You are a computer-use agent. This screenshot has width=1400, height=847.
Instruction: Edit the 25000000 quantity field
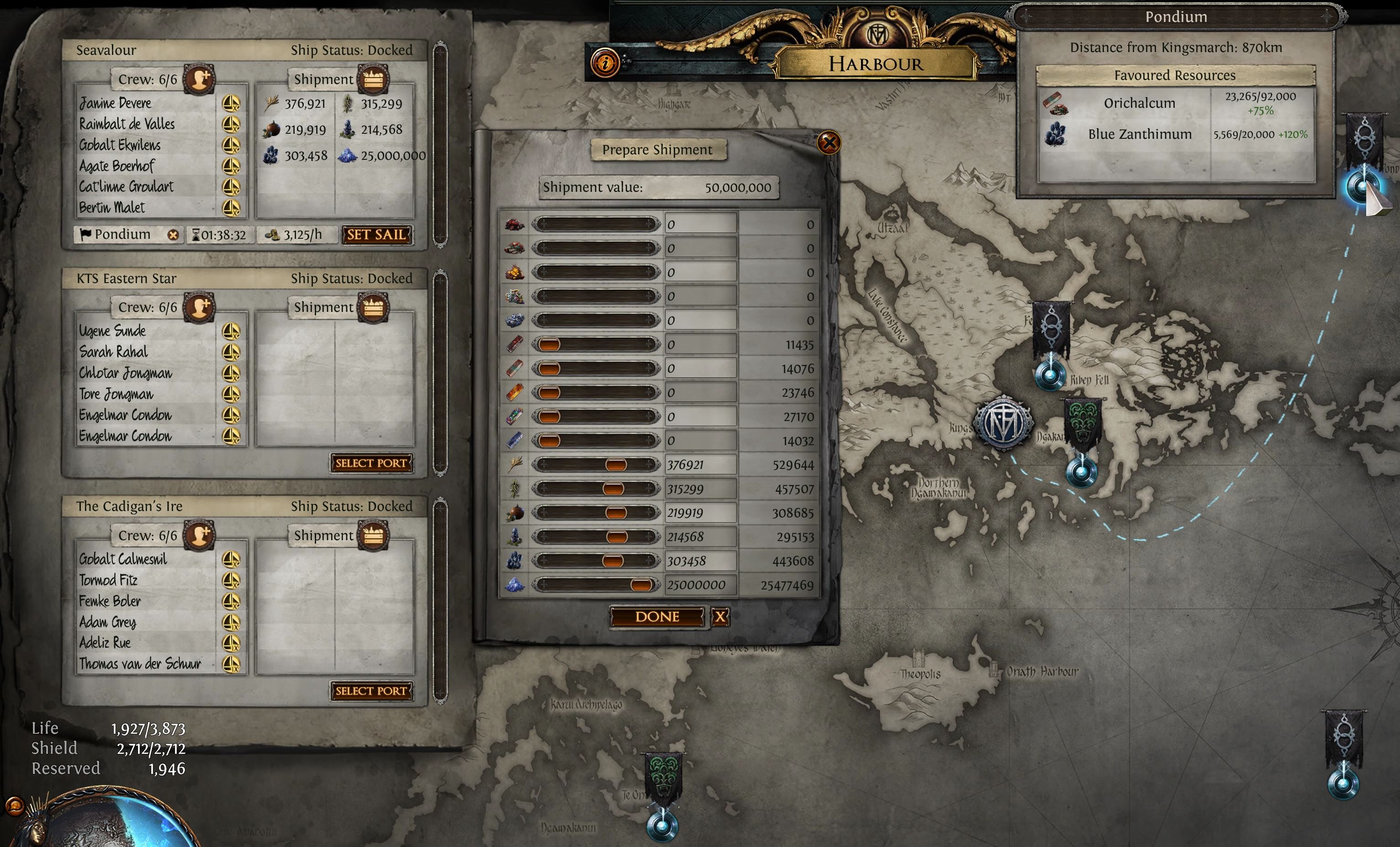tap(700, 585)
